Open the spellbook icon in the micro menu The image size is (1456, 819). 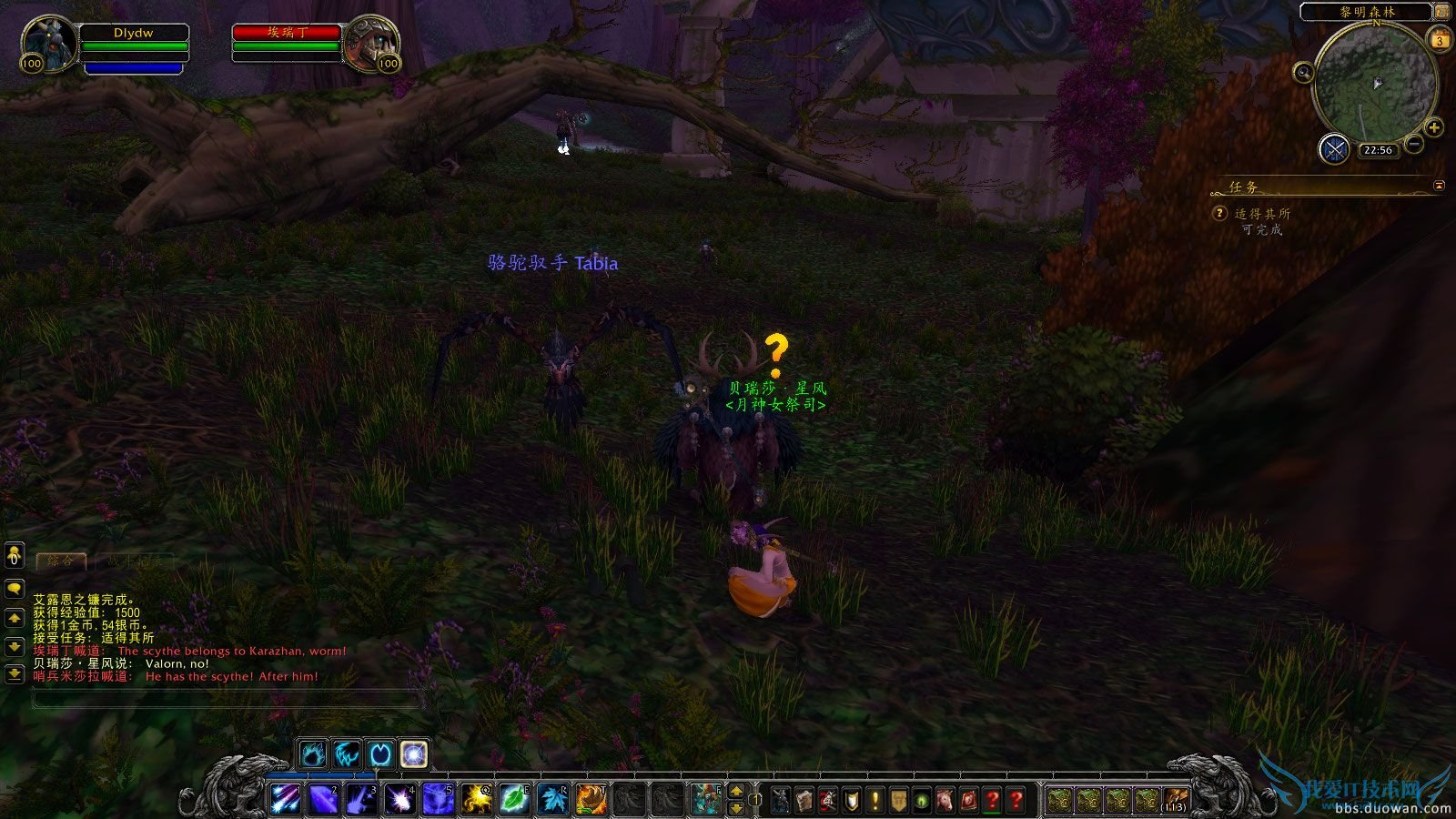[805, 801]
